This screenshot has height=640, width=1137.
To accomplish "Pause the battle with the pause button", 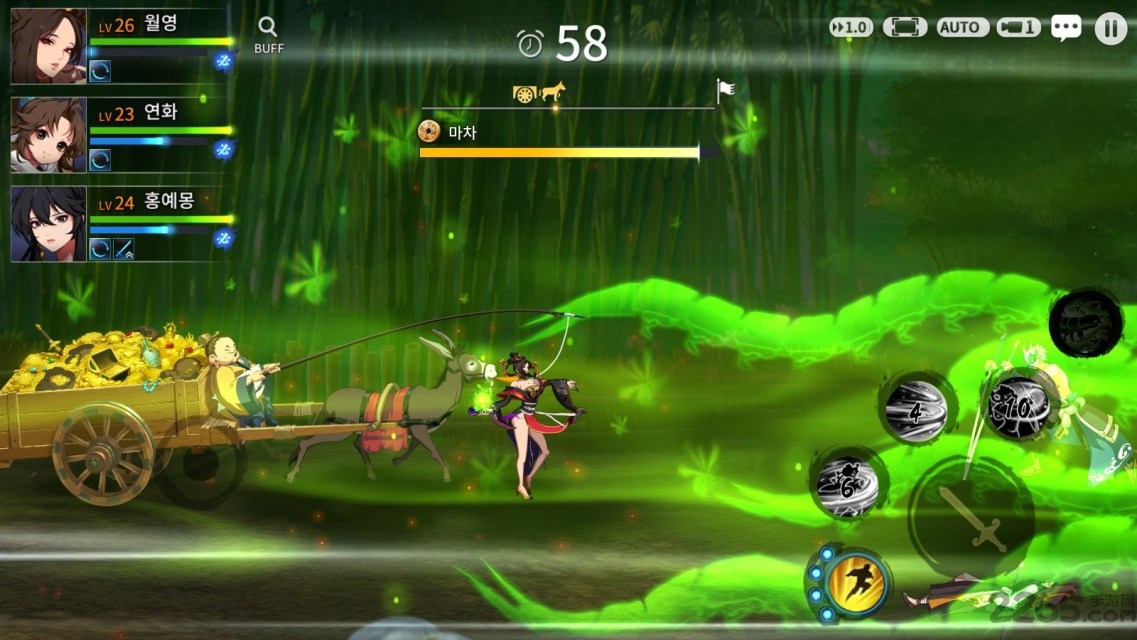I will point(1110,28).
